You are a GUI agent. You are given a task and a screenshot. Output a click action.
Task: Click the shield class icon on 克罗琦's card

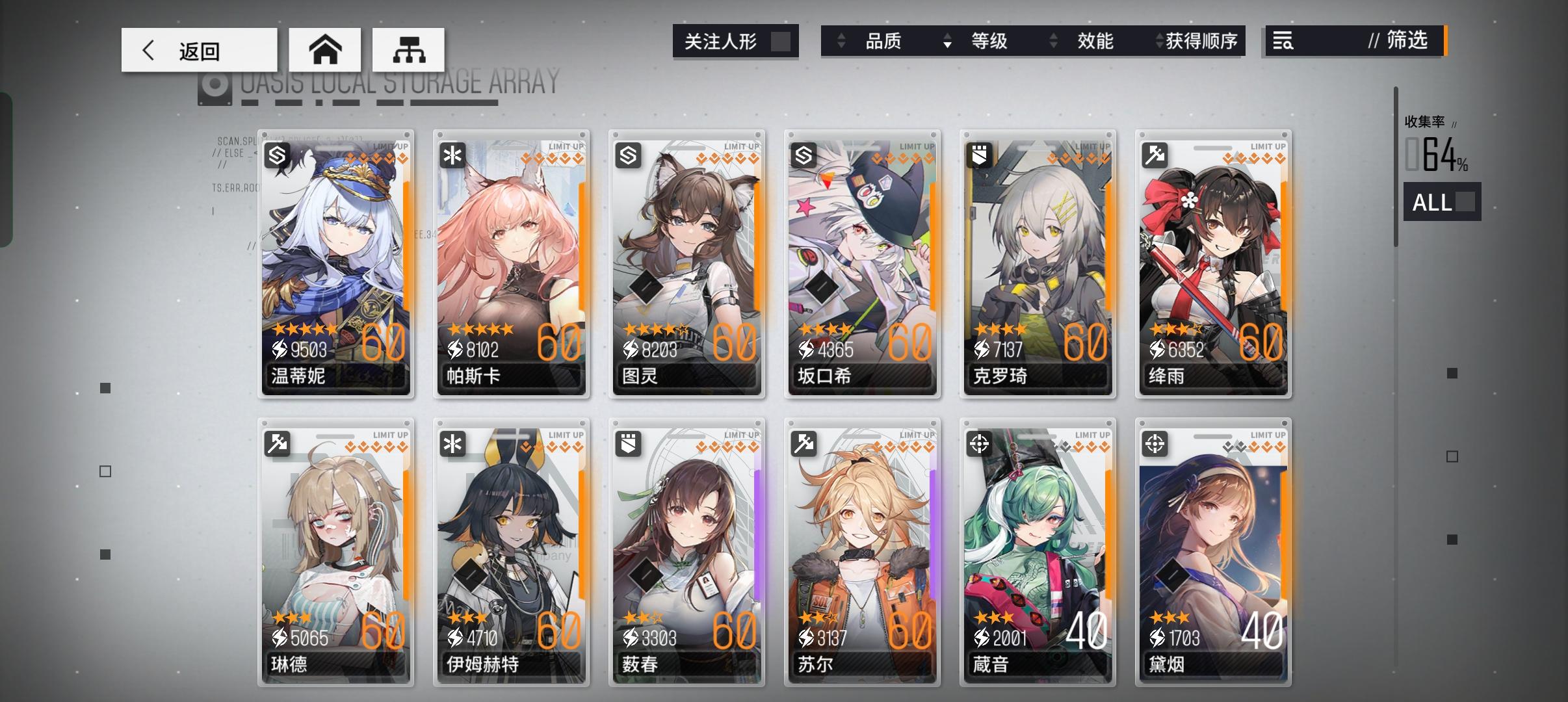[x=980, y=155]
